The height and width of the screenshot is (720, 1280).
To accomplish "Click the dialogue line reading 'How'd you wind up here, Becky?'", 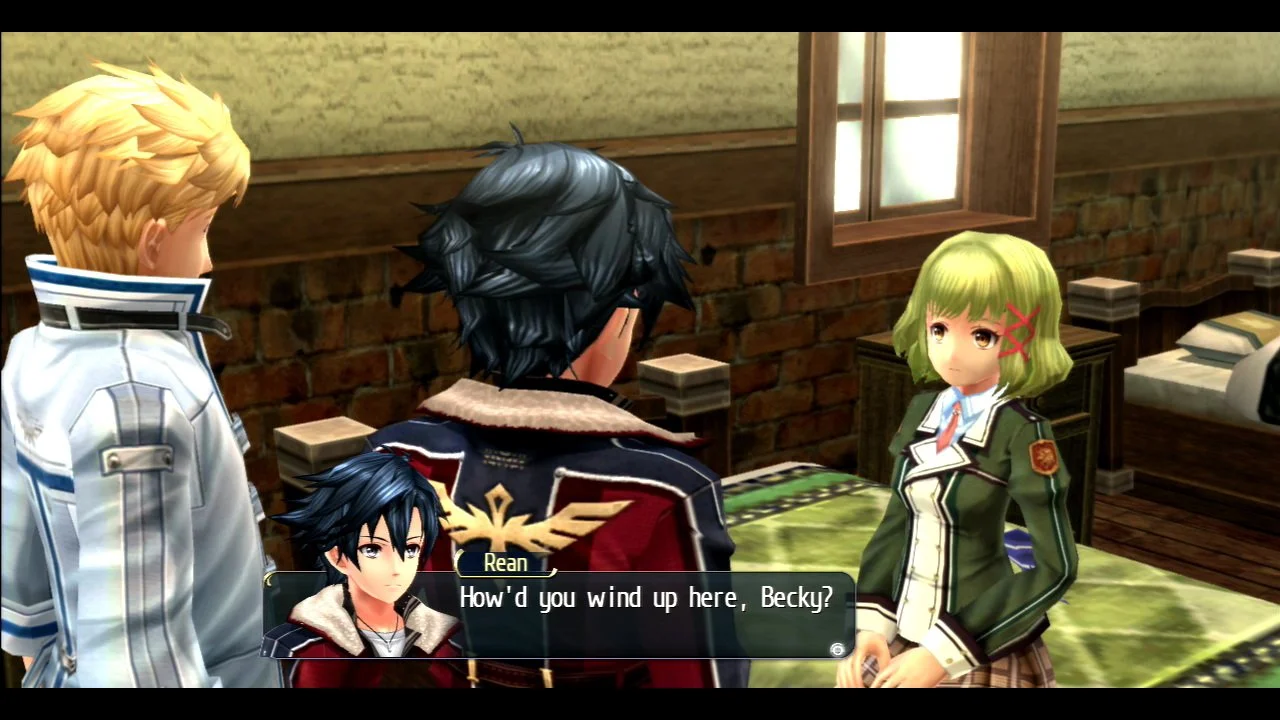I will (x=646, y=597).
